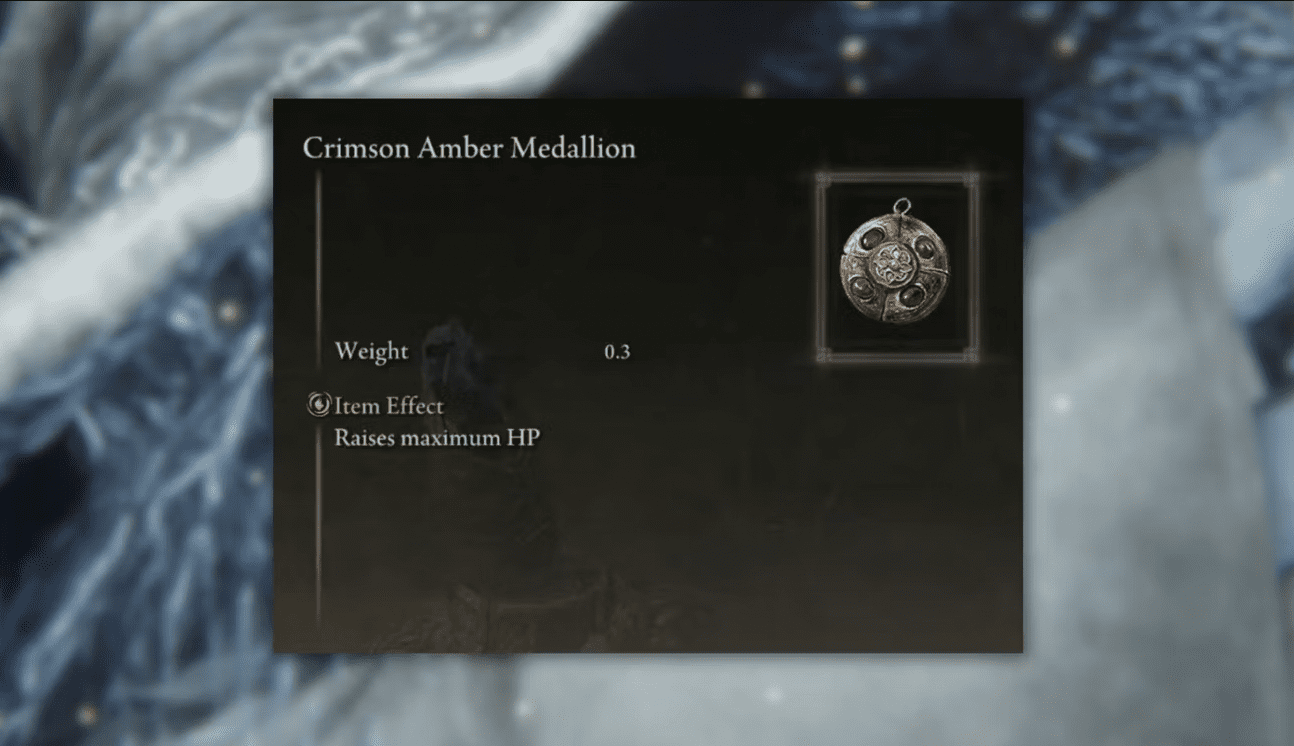Click the Crimson Amber Medallion title text
The image size is (1294, 746).
468,148
